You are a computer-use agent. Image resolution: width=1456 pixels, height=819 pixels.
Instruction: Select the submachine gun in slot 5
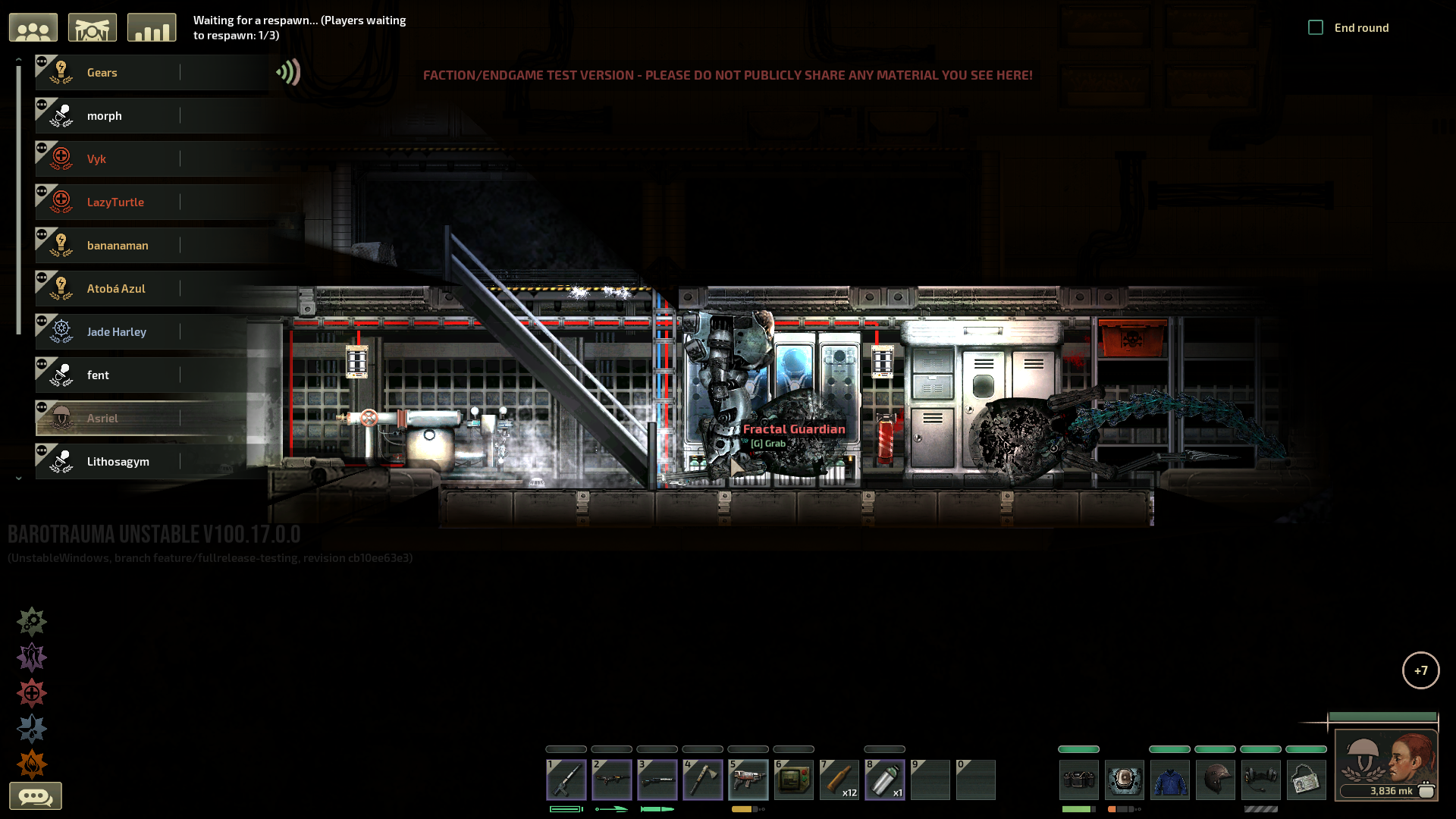pyautogui.click(x=748, y=780)
